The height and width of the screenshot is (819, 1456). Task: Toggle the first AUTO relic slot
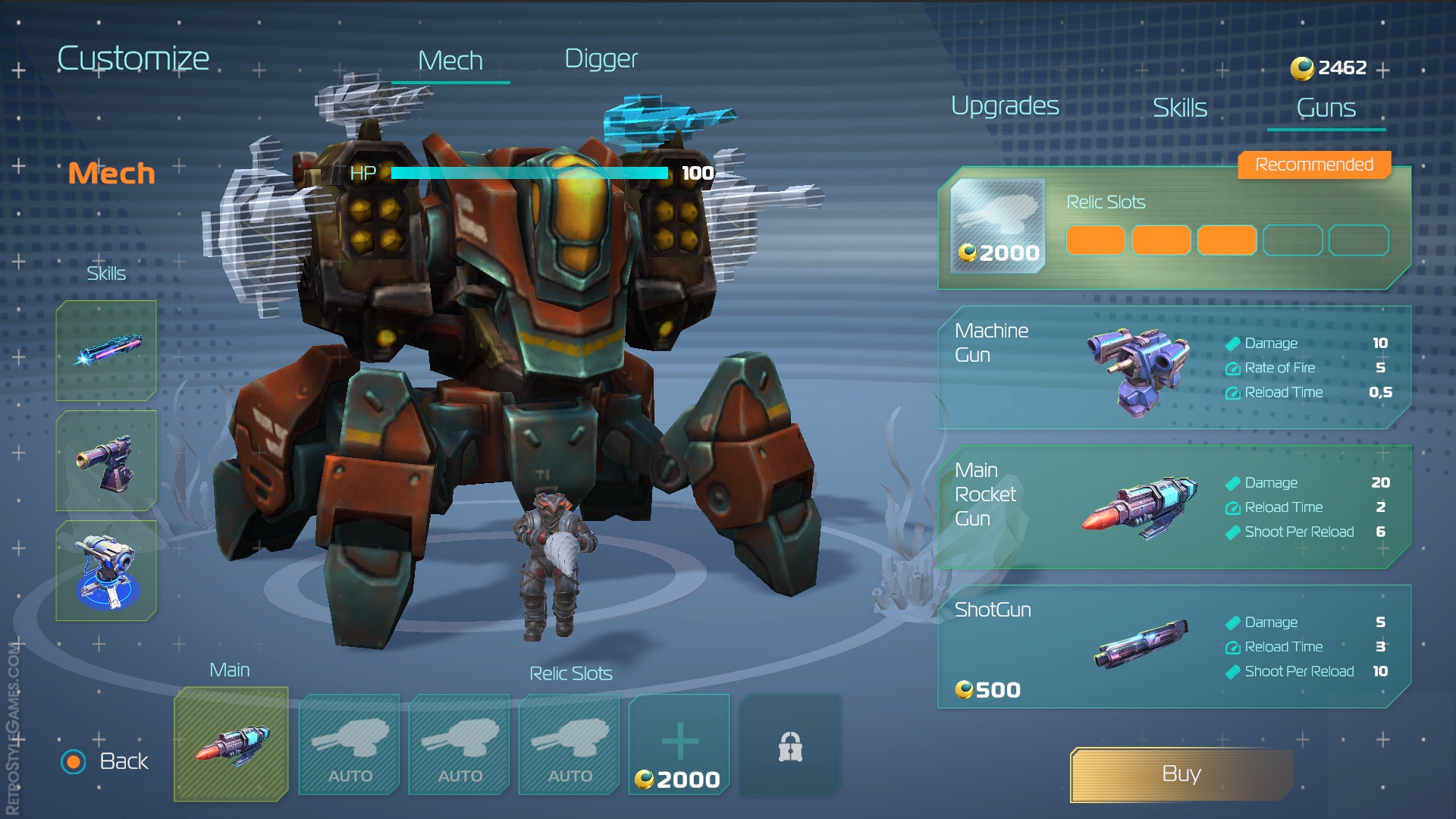pos(349,745)
